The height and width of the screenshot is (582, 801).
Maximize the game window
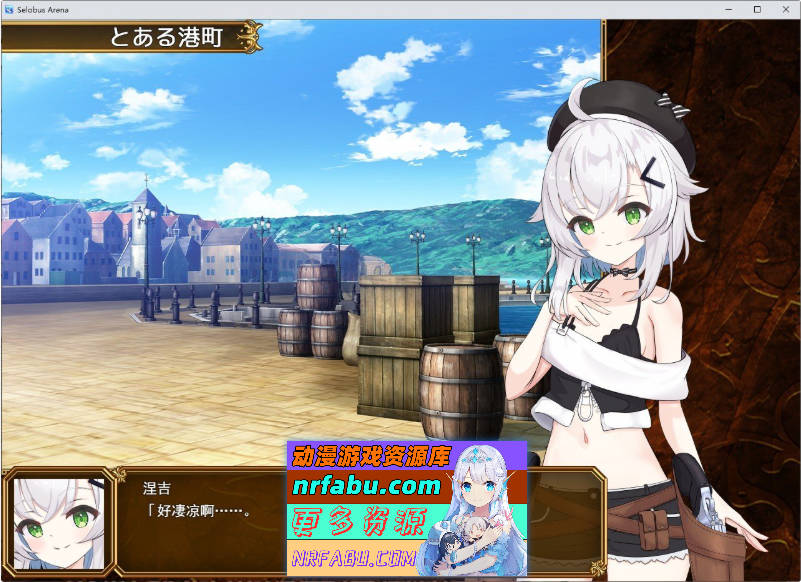tap(757, 9)
